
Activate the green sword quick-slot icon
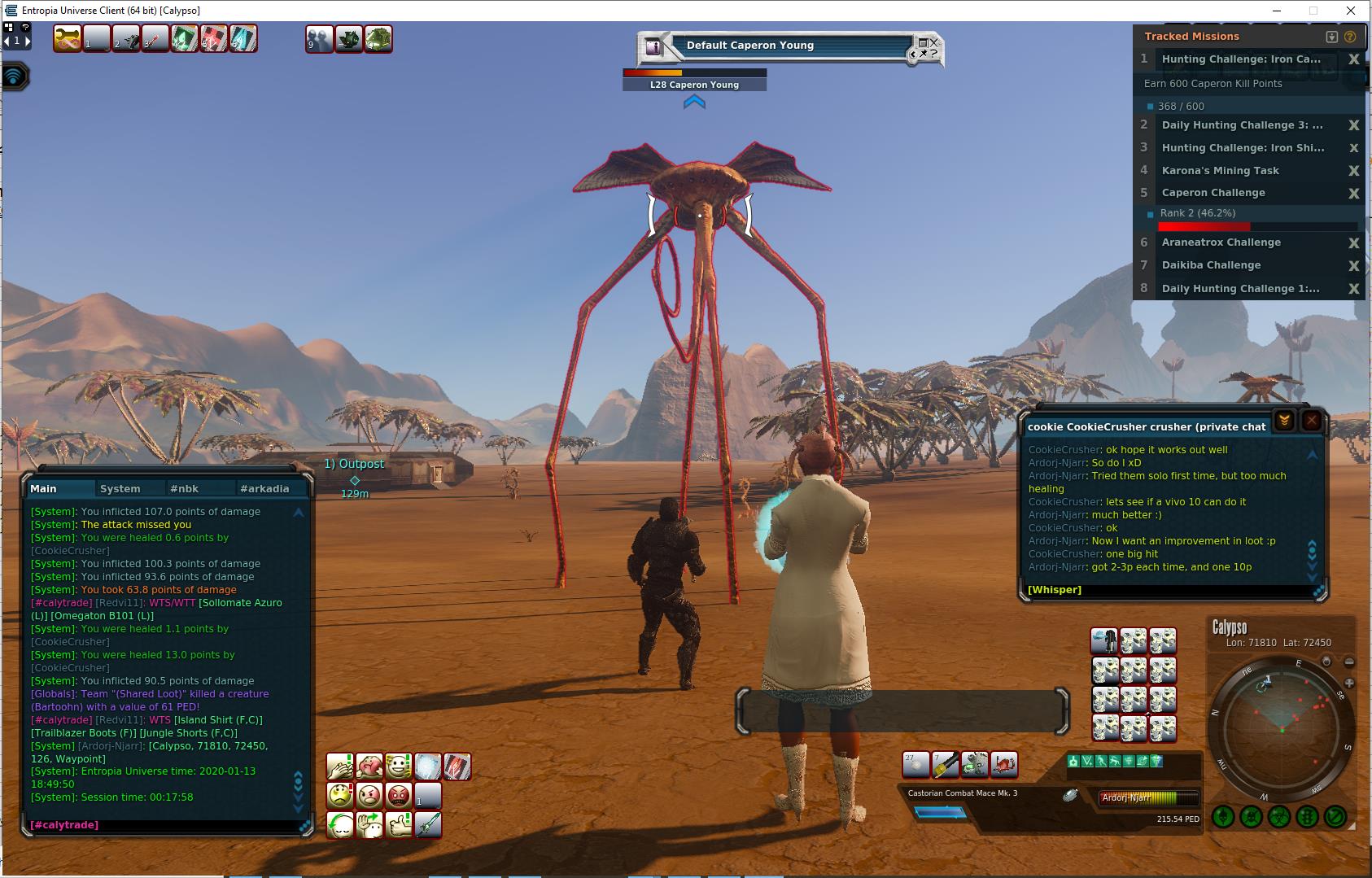coord(428,824)
